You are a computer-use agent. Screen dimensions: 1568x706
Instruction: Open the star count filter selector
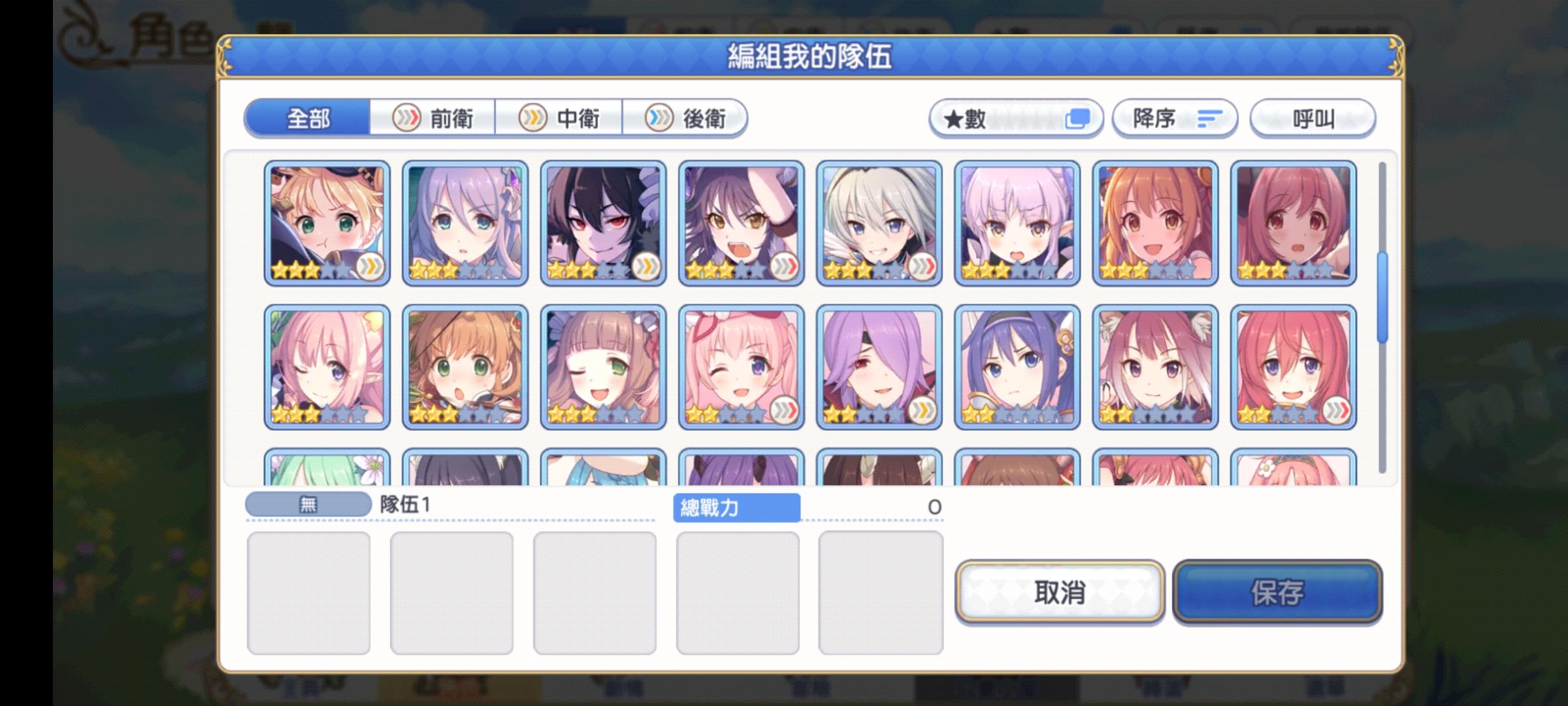tap(1016, 118)
